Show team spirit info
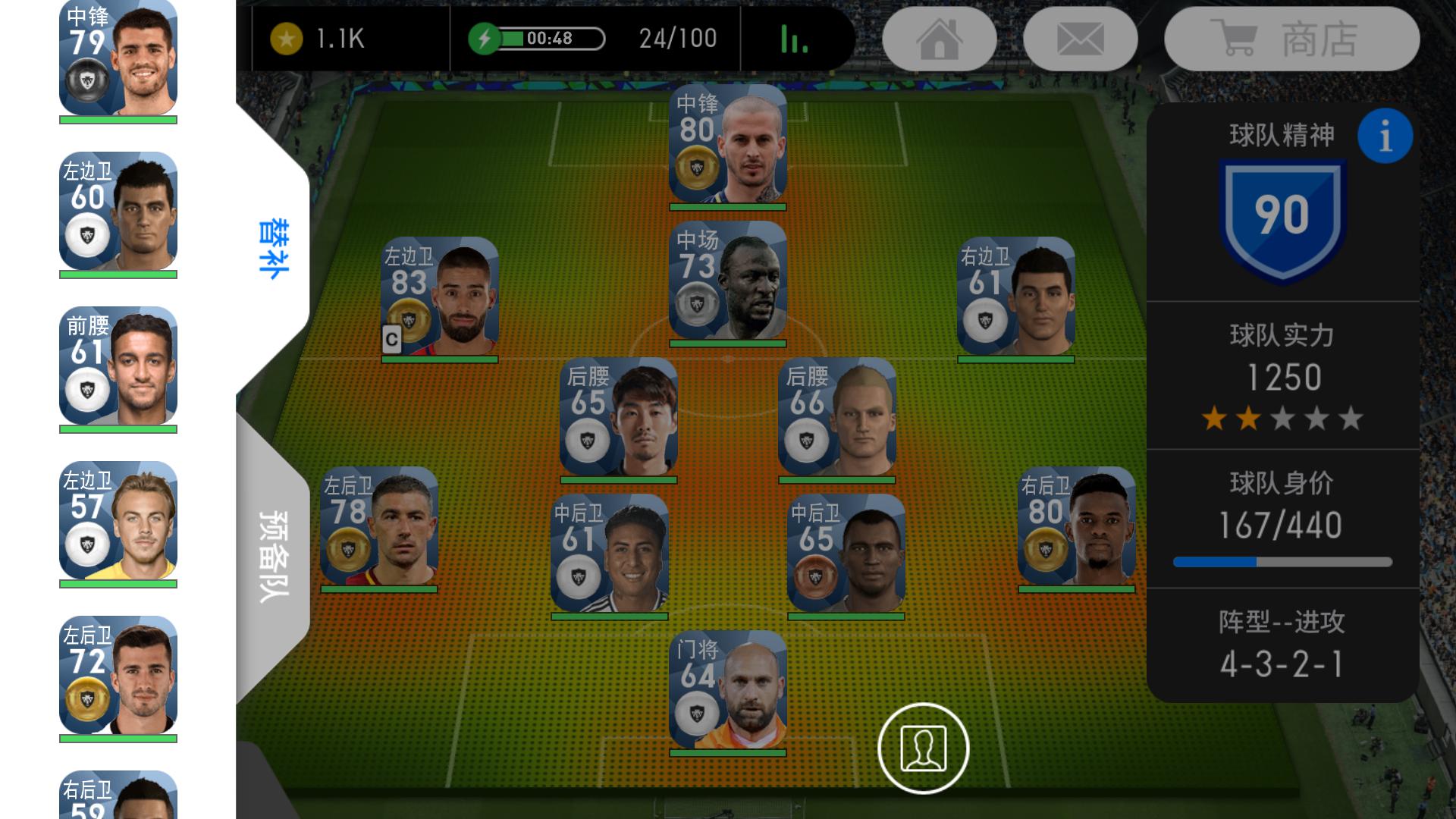The width and height of the screenshot is (1456, 819). tap(1385, 136)
